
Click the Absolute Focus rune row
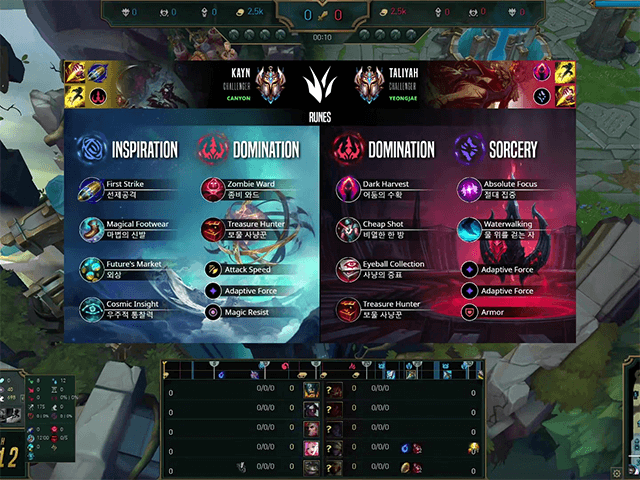[x=505, y=189]
